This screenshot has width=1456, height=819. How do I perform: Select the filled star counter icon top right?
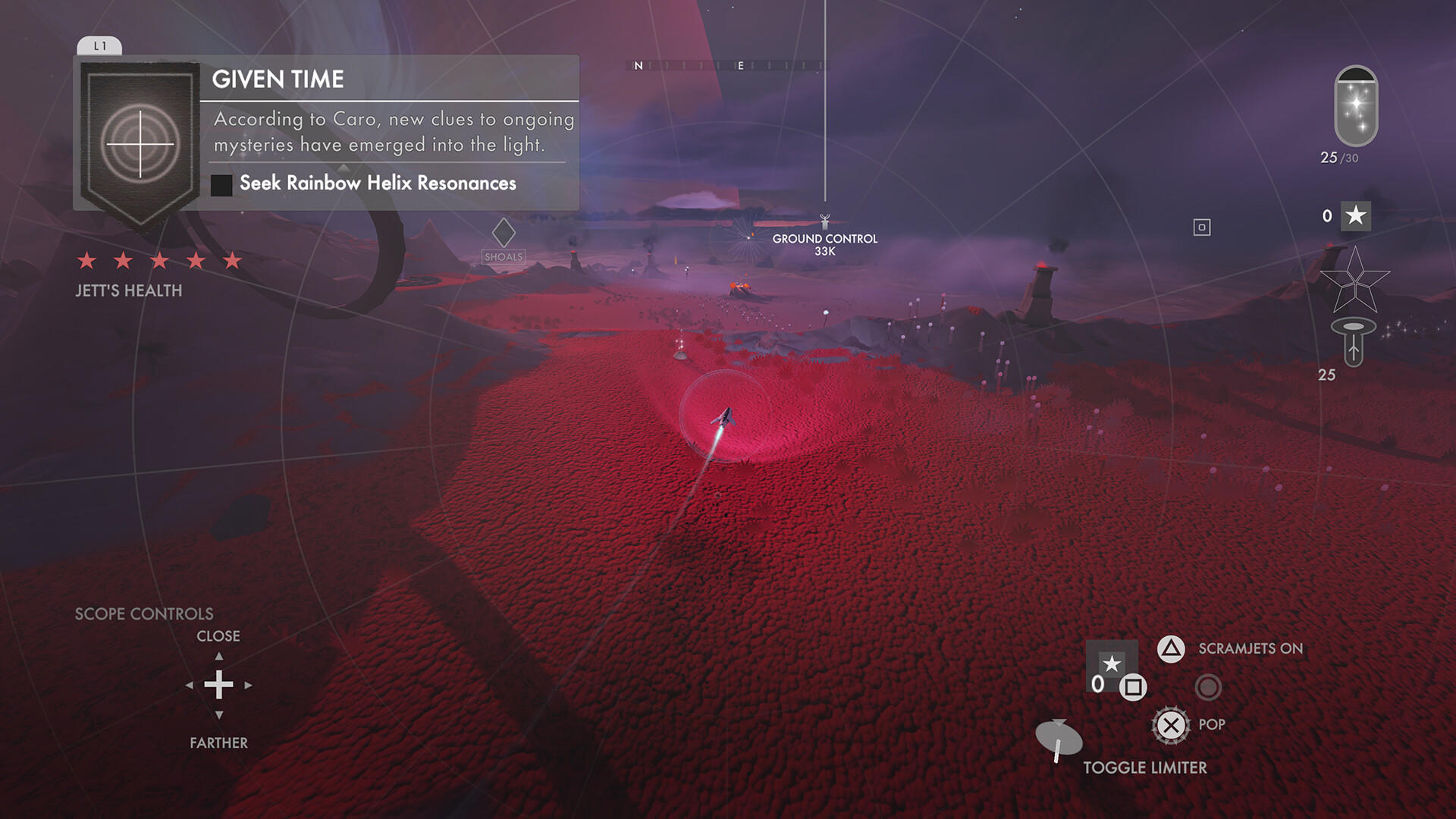1356,216
